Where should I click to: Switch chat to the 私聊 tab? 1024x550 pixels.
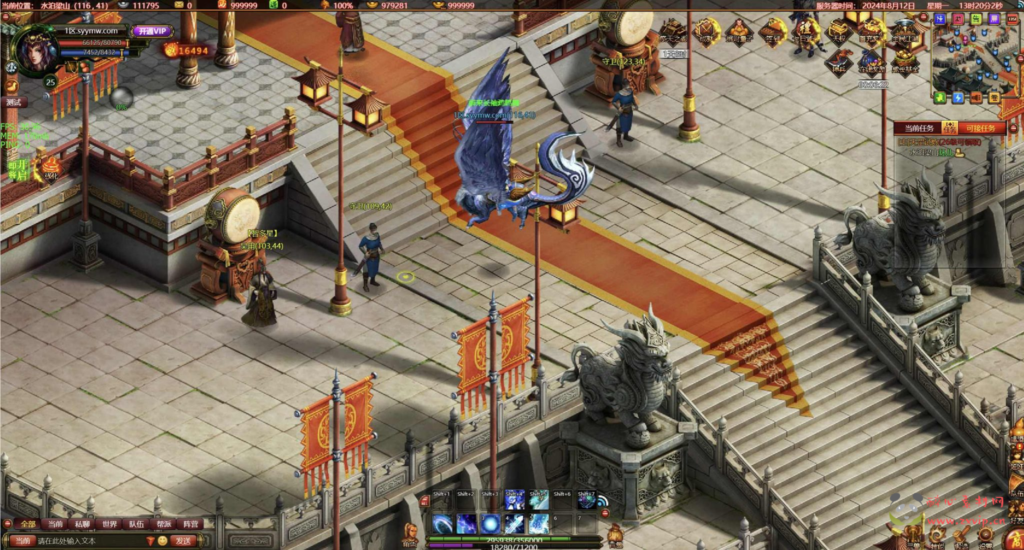(82, 524)
